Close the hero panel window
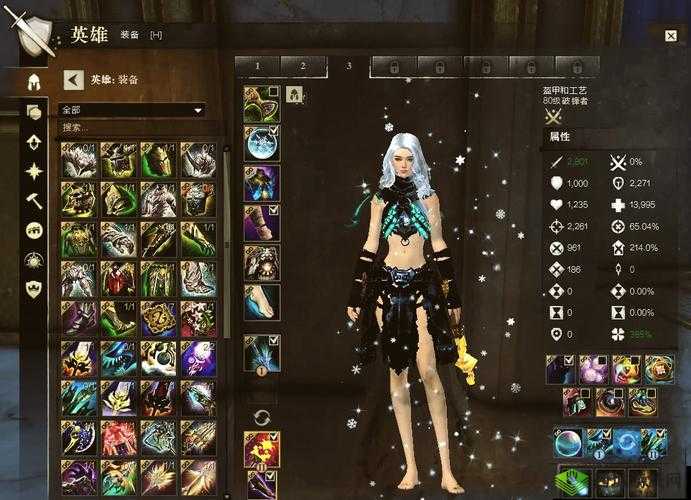Viewport: 691px width, 500px height. point(670,35)
